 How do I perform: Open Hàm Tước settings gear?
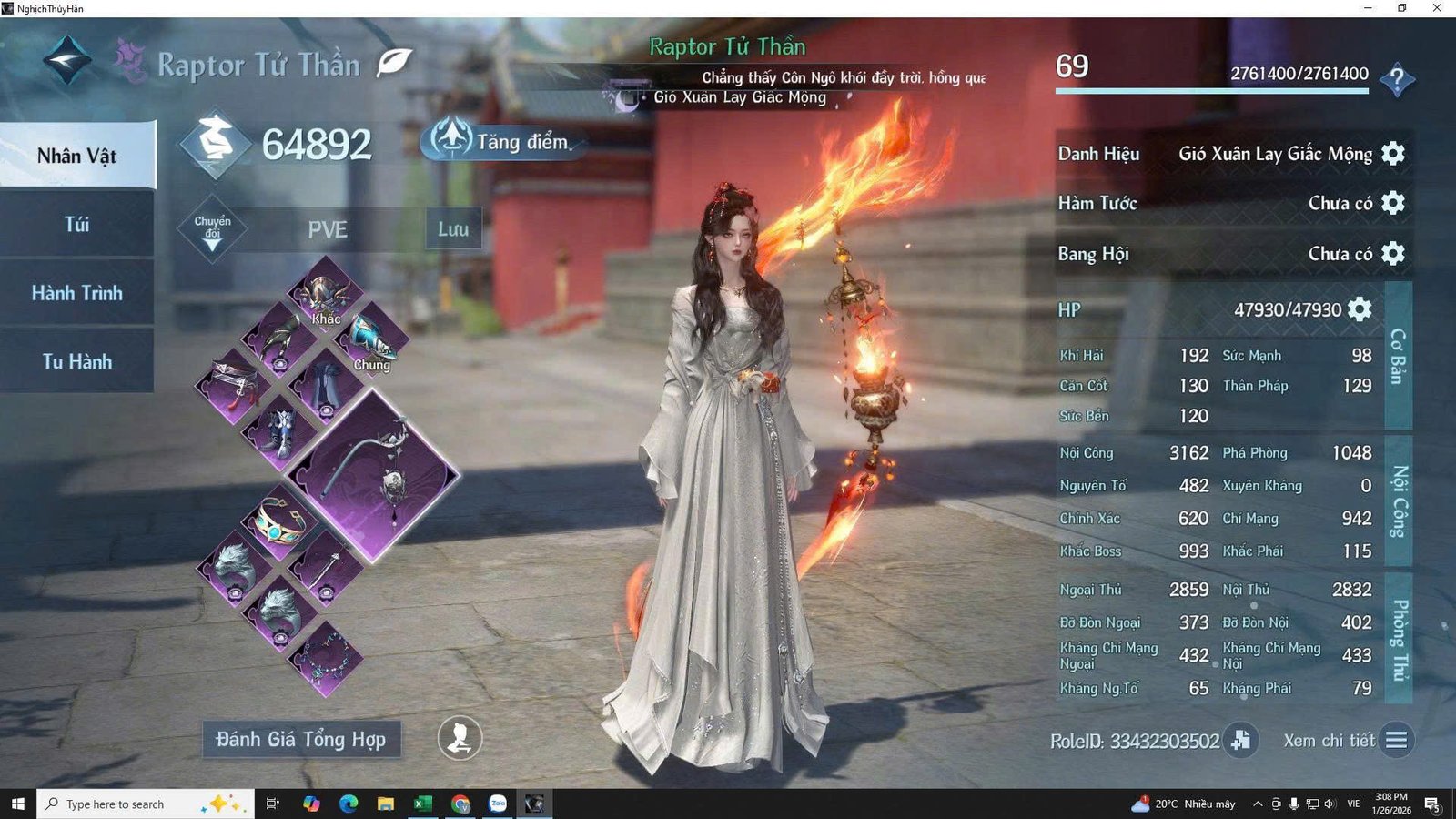coord(1393,203)
